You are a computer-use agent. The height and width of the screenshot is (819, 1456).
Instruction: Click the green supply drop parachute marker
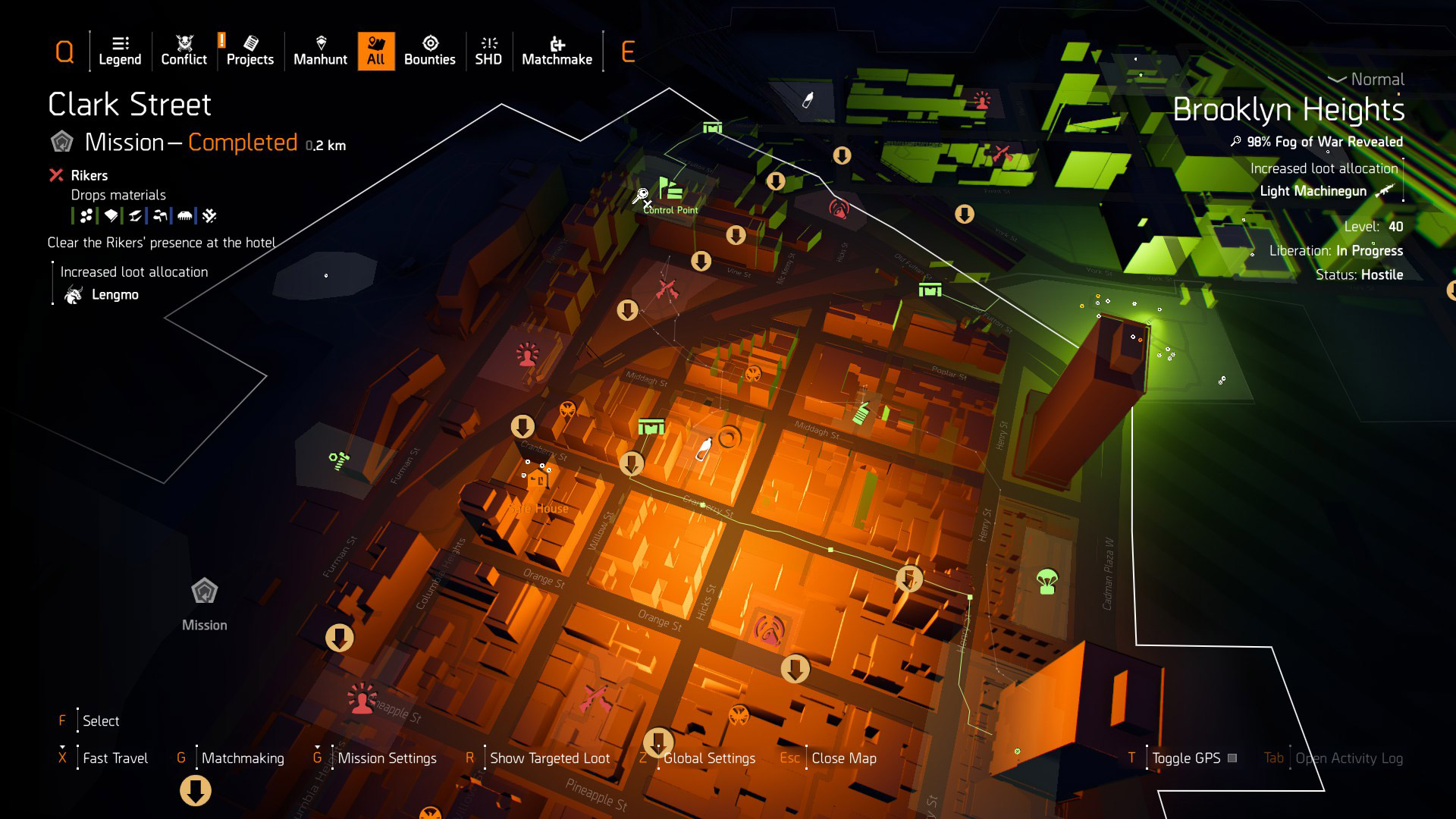pos(1047,581)
